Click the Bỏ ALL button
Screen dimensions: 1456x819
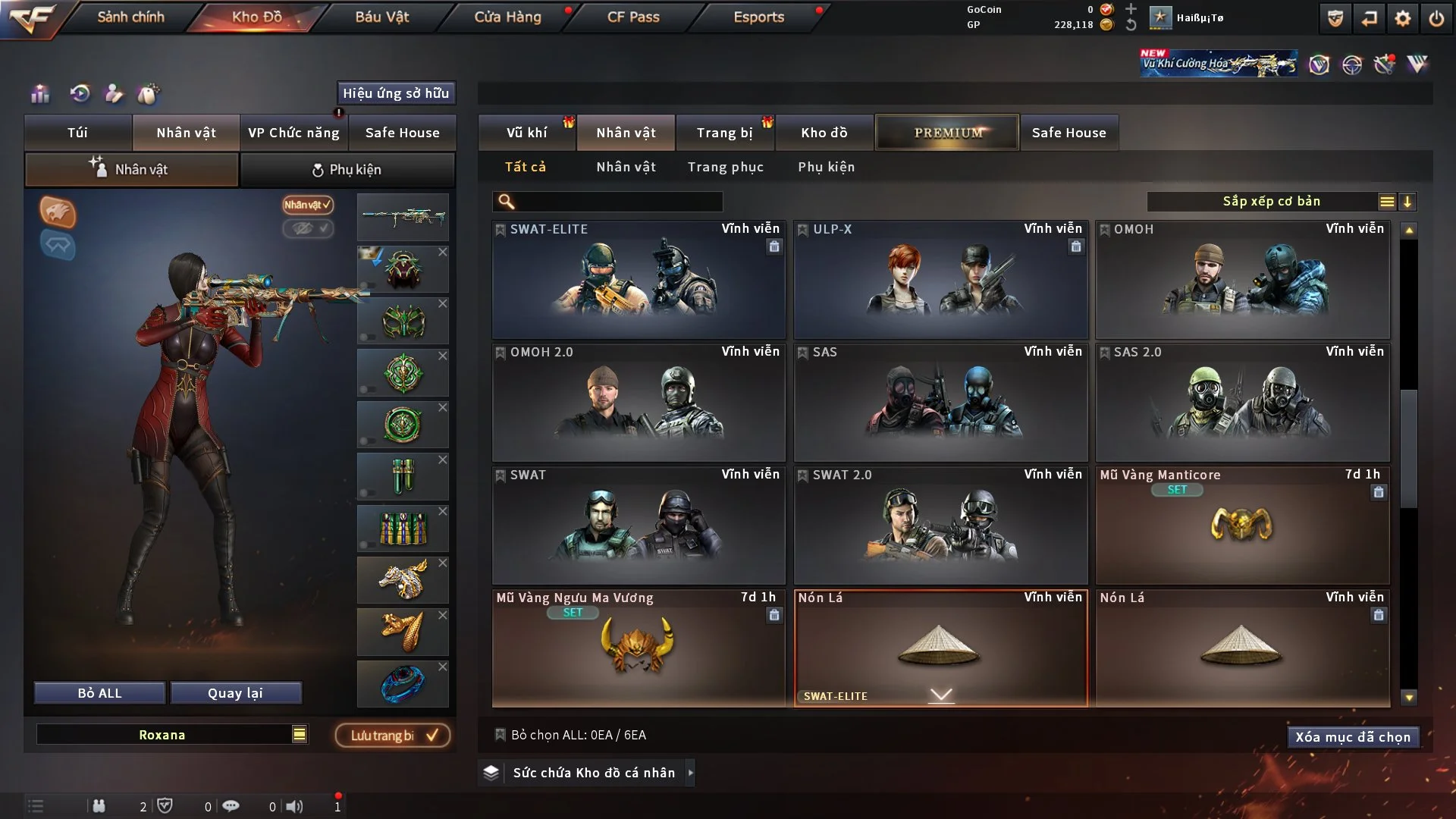(x=99, y=693)
